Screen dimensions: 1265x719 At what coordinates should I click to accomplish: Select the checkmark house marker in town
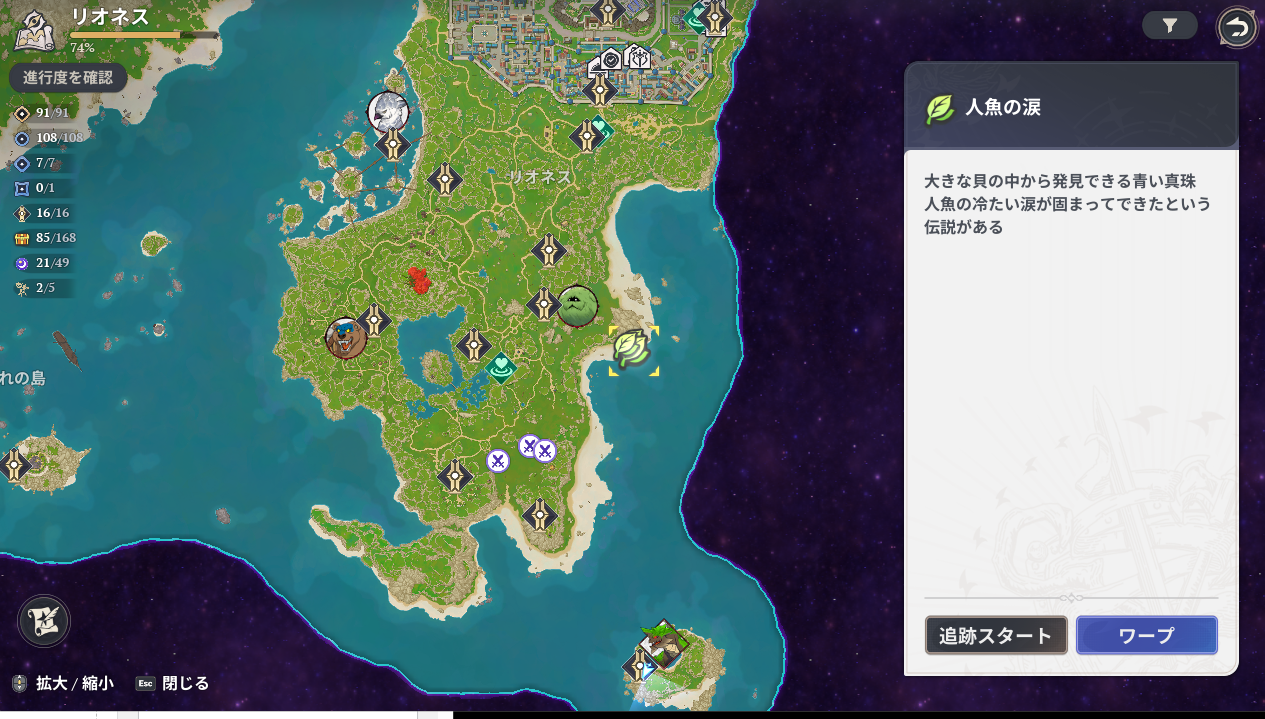pos(610,60)
